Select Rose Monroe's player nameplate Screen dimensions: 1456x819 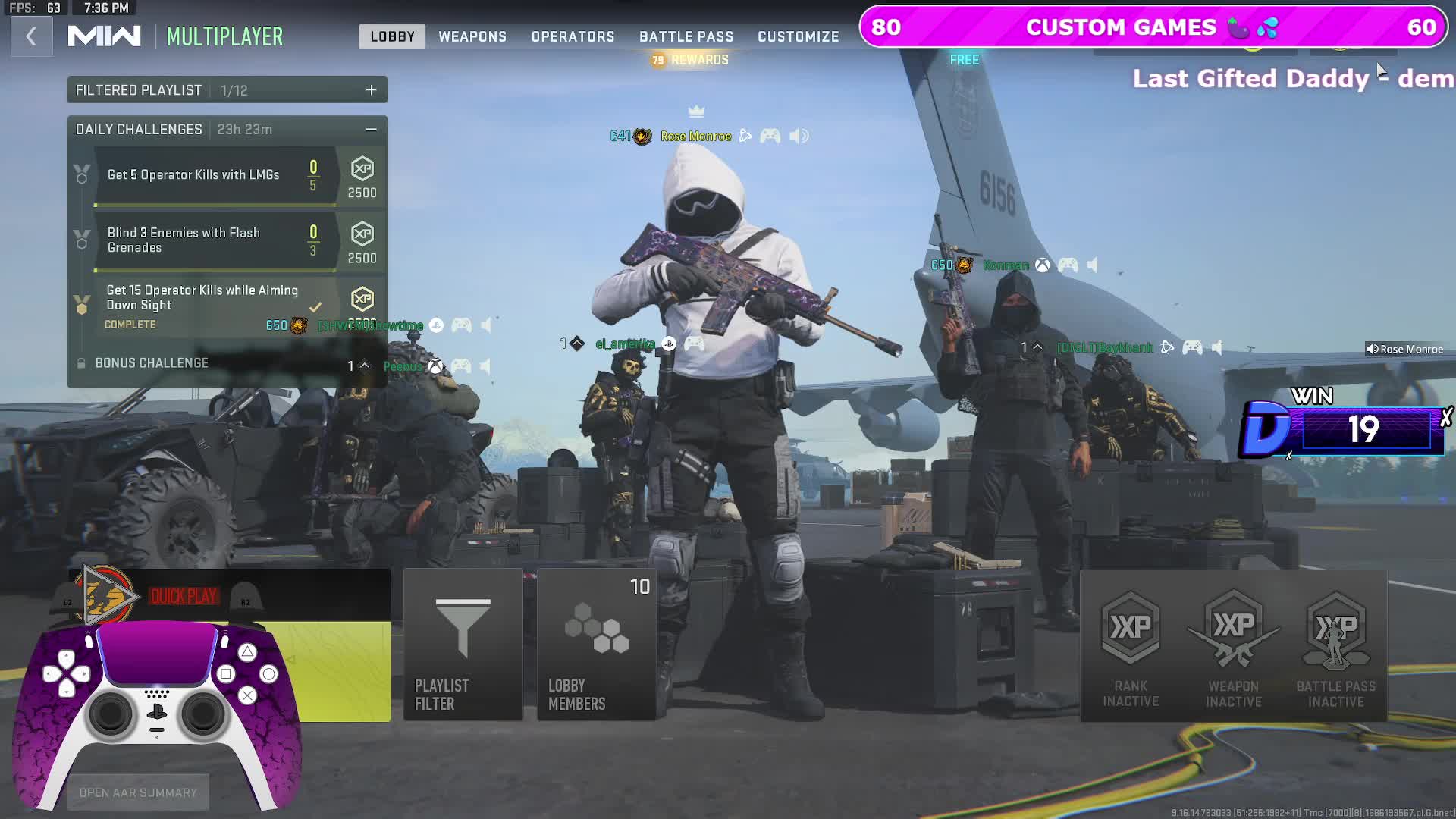click(695, 136)
